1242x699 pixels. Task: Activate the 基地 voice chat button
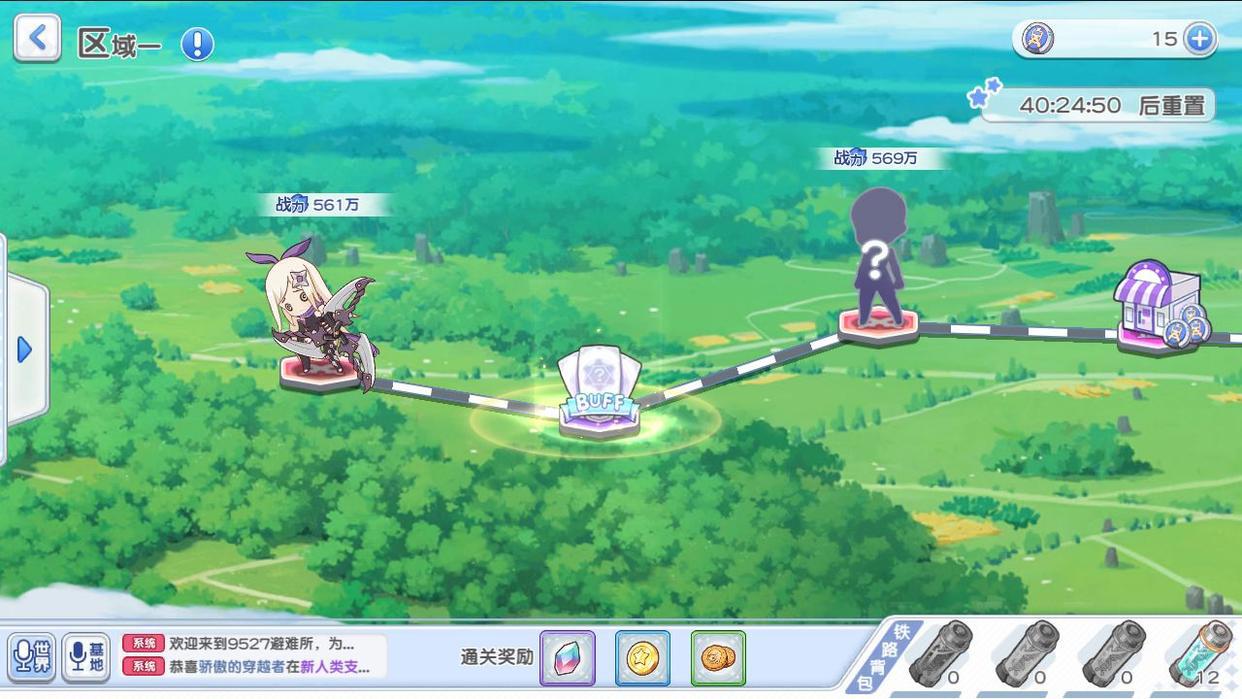point(86,656)
